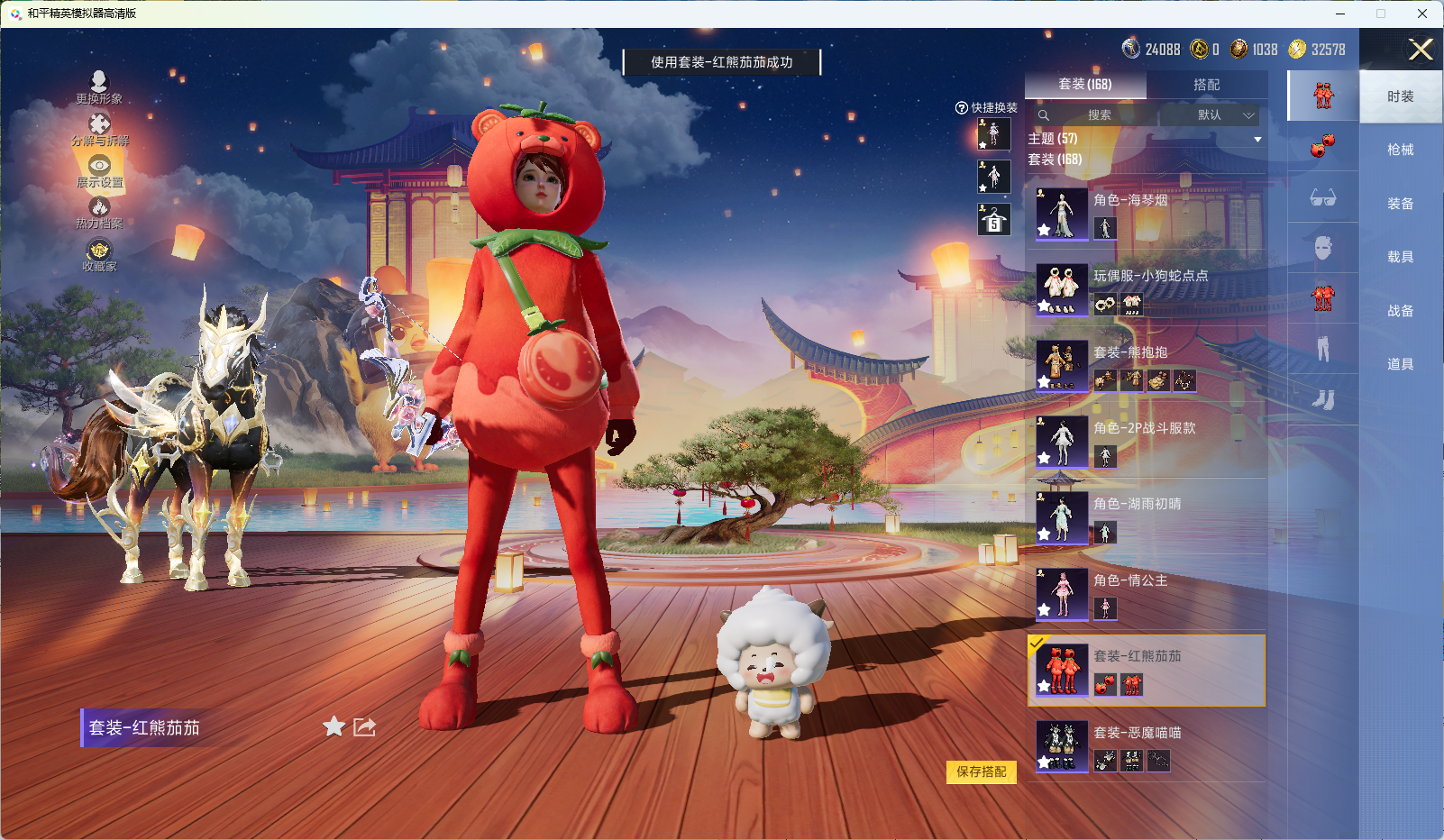Share the 红熊茄茄 outfit via share icon
Viewport: 1444px width, 840px height.
tap(364, 727)
